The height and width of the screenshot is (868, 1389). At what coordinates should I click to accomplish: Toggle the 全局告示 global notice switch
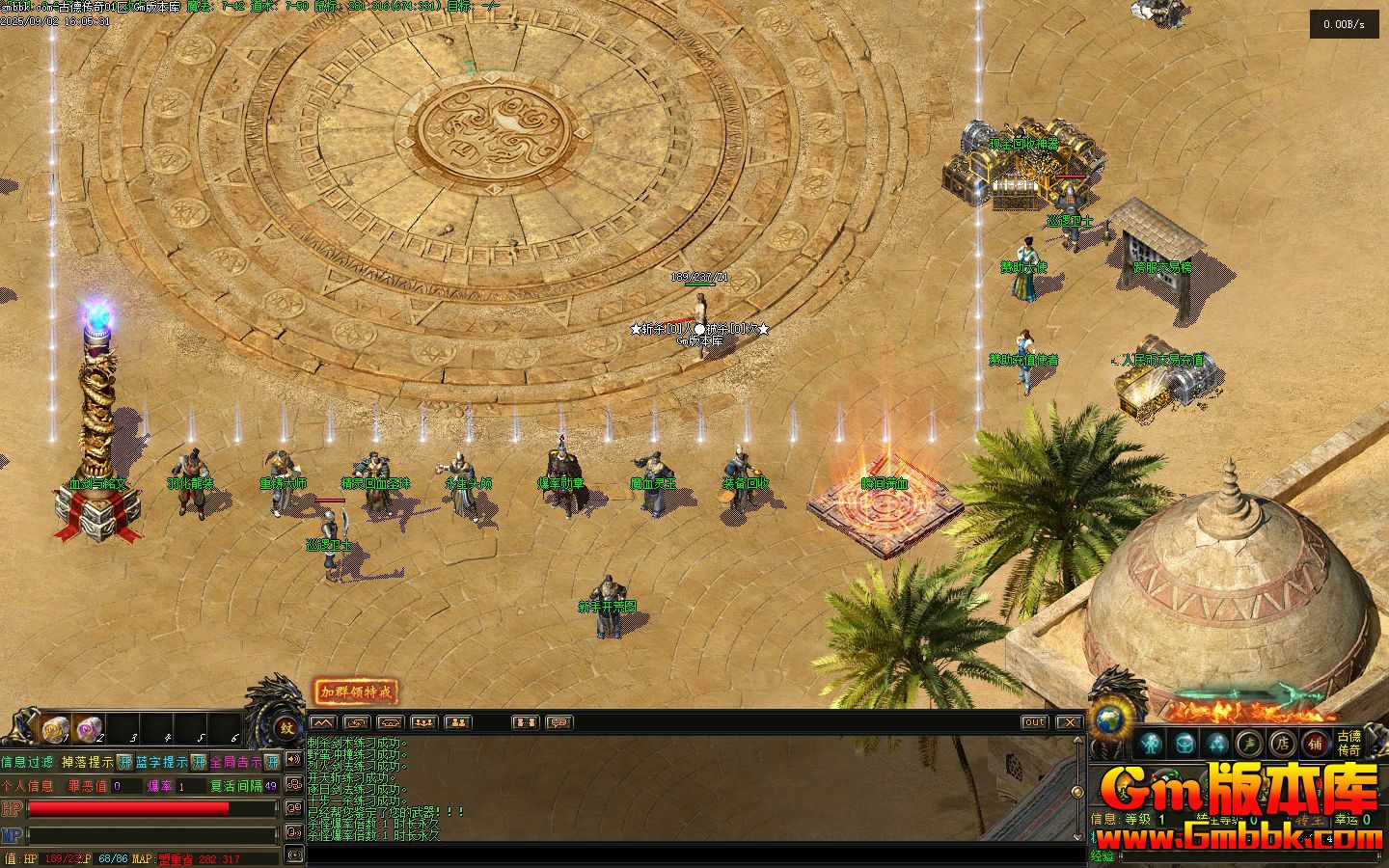point(272,762)
